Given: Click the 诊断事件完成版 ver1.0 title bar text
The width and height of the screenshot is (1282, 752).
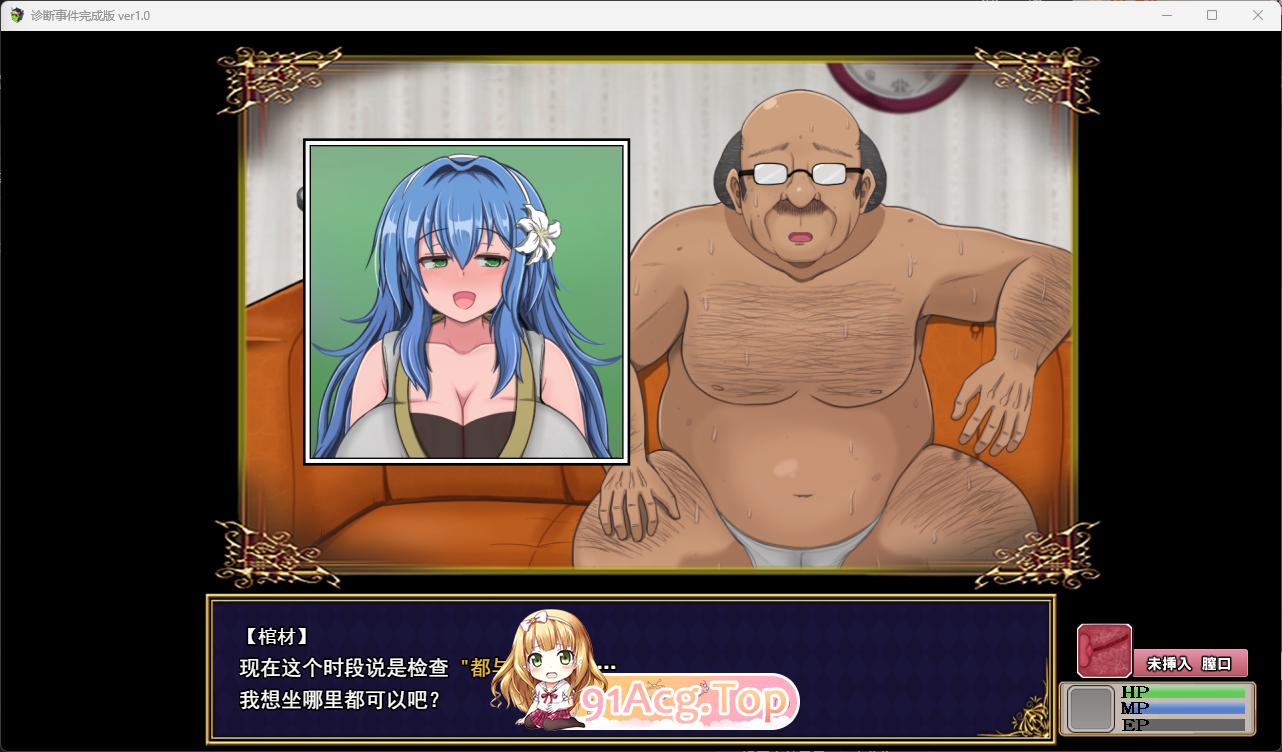Looking at the screenshot, I should coord(90,14).
